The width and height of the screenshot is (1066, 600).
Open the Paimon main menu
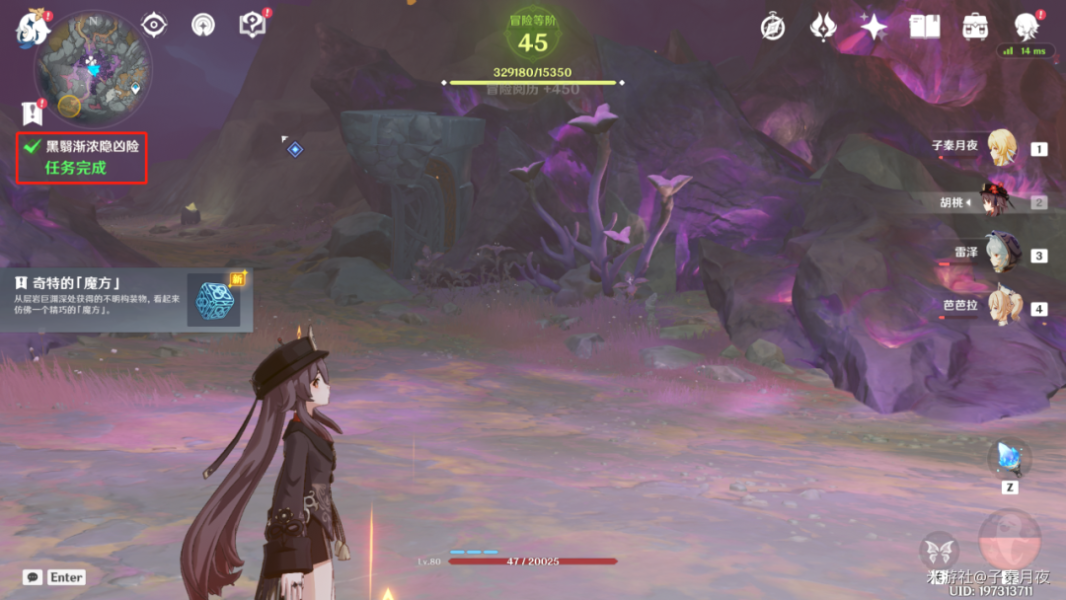pyautogui.click(x=32, y=28)
